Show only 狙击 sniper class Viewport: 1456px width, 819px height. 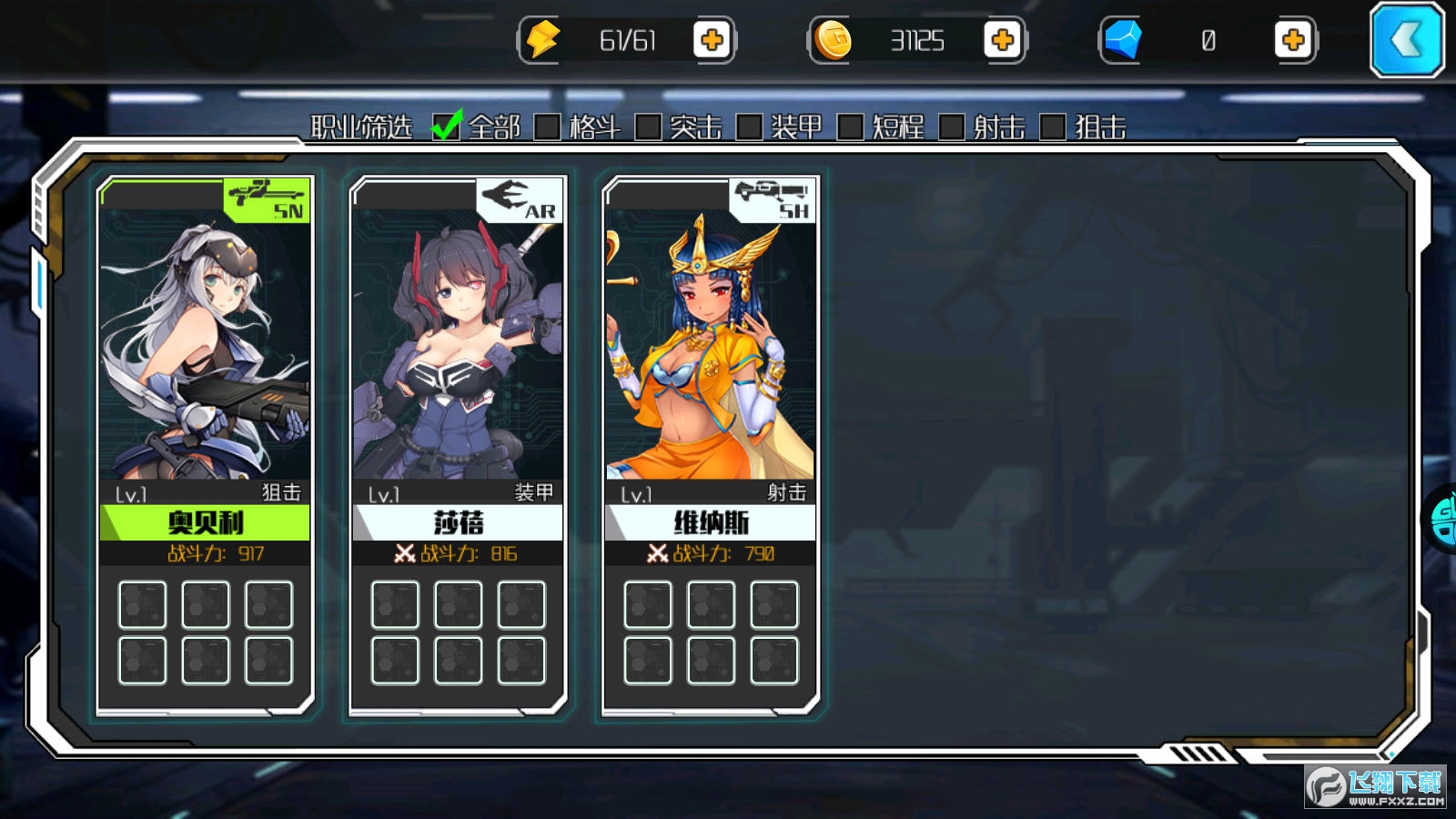click(1052, 127)
